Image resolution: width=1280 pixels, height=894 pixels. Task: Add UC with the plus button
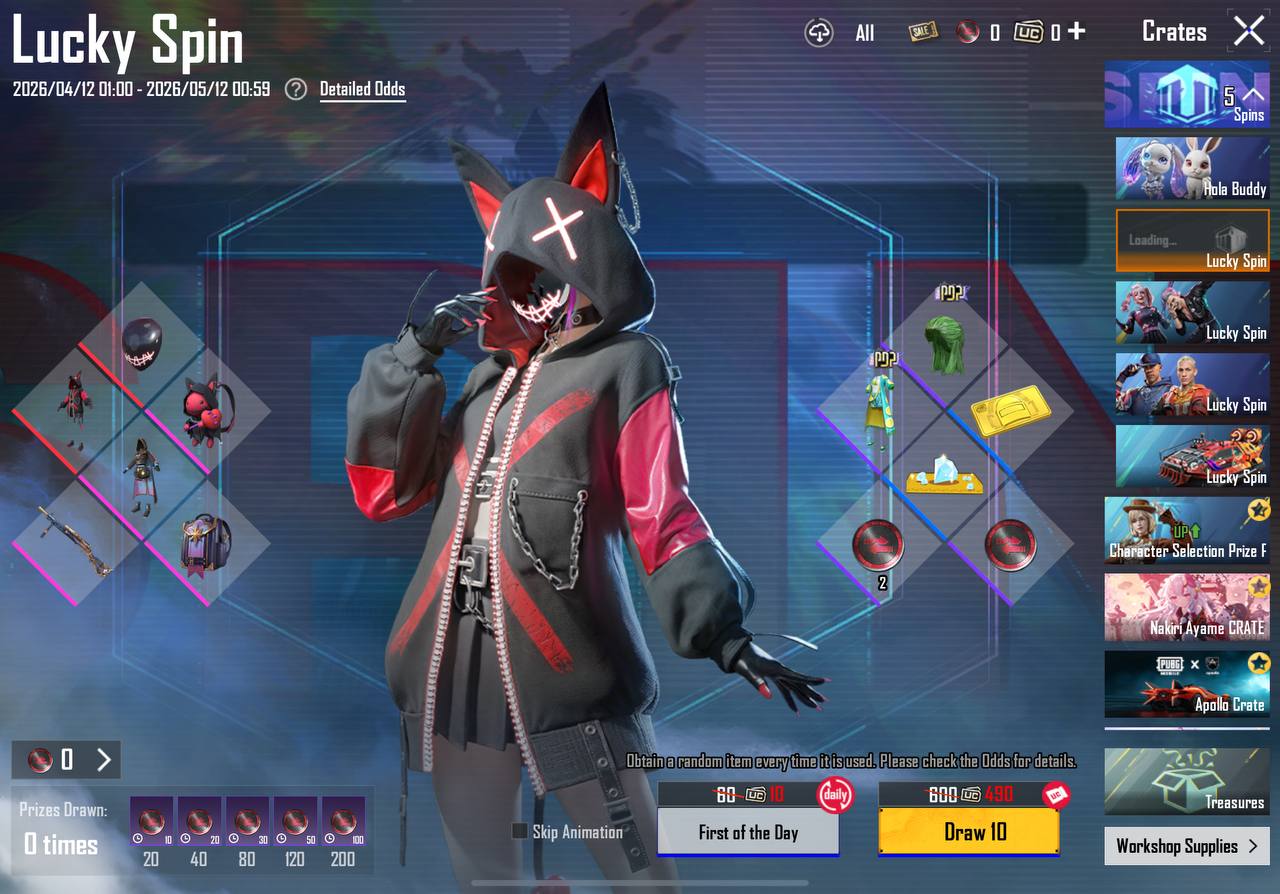tap(1076, 31)
